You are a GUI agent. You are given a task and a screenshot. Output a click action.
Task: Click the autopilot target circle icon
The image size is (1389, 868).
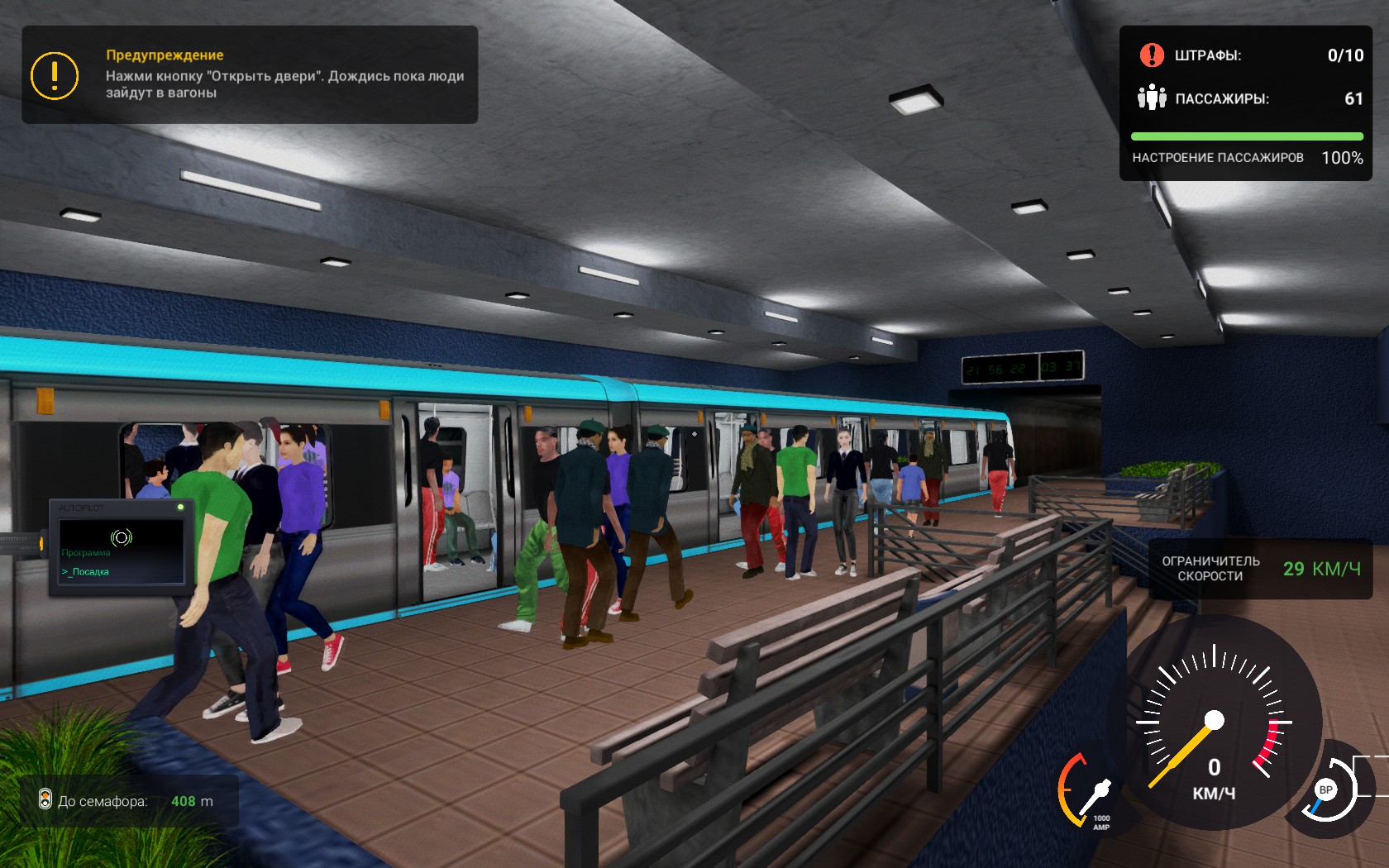[x=122, y=537]
